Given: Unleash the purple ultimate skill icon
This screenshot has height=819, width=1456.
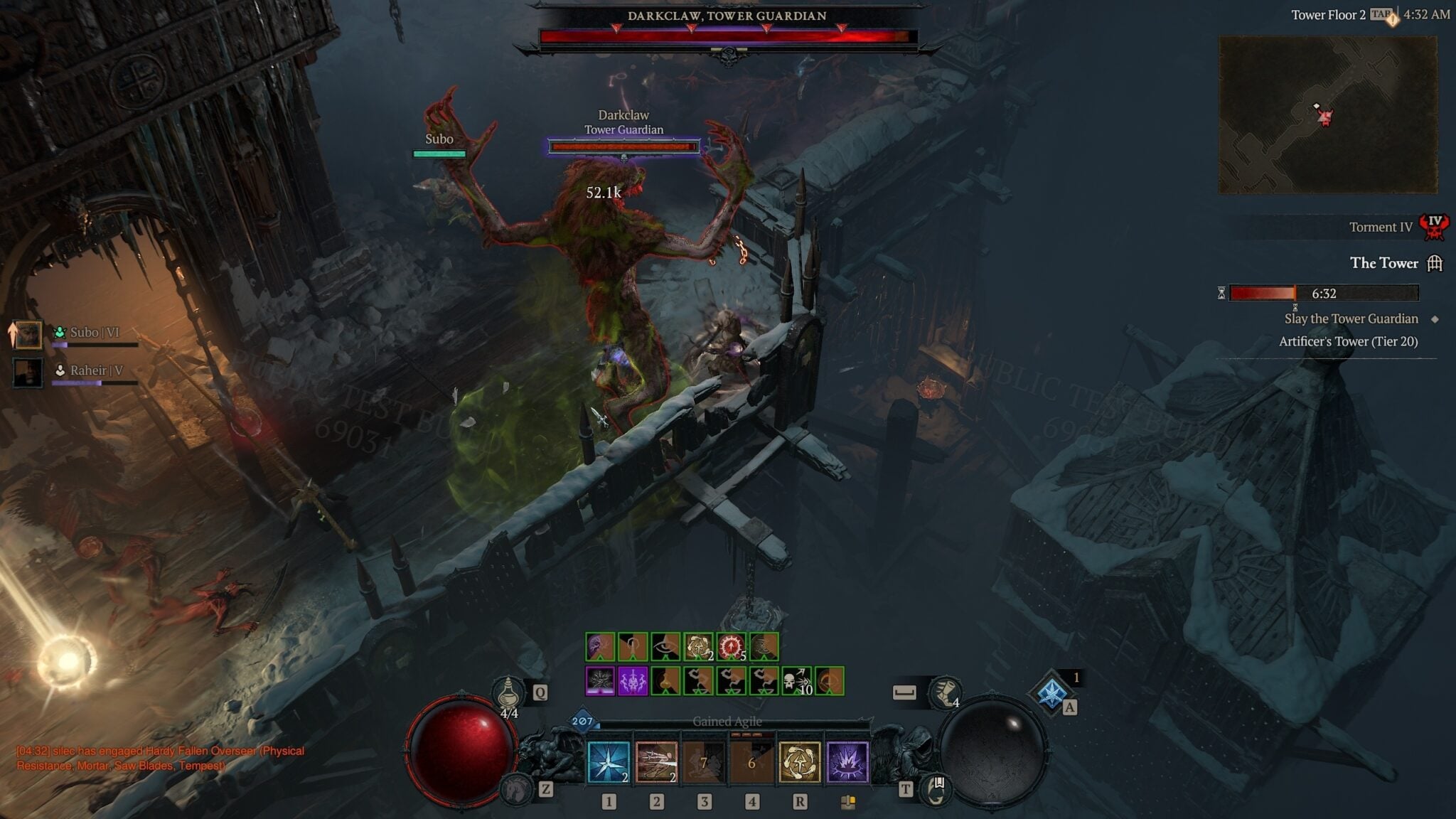Looking at the screenshot, I should 847,761.
